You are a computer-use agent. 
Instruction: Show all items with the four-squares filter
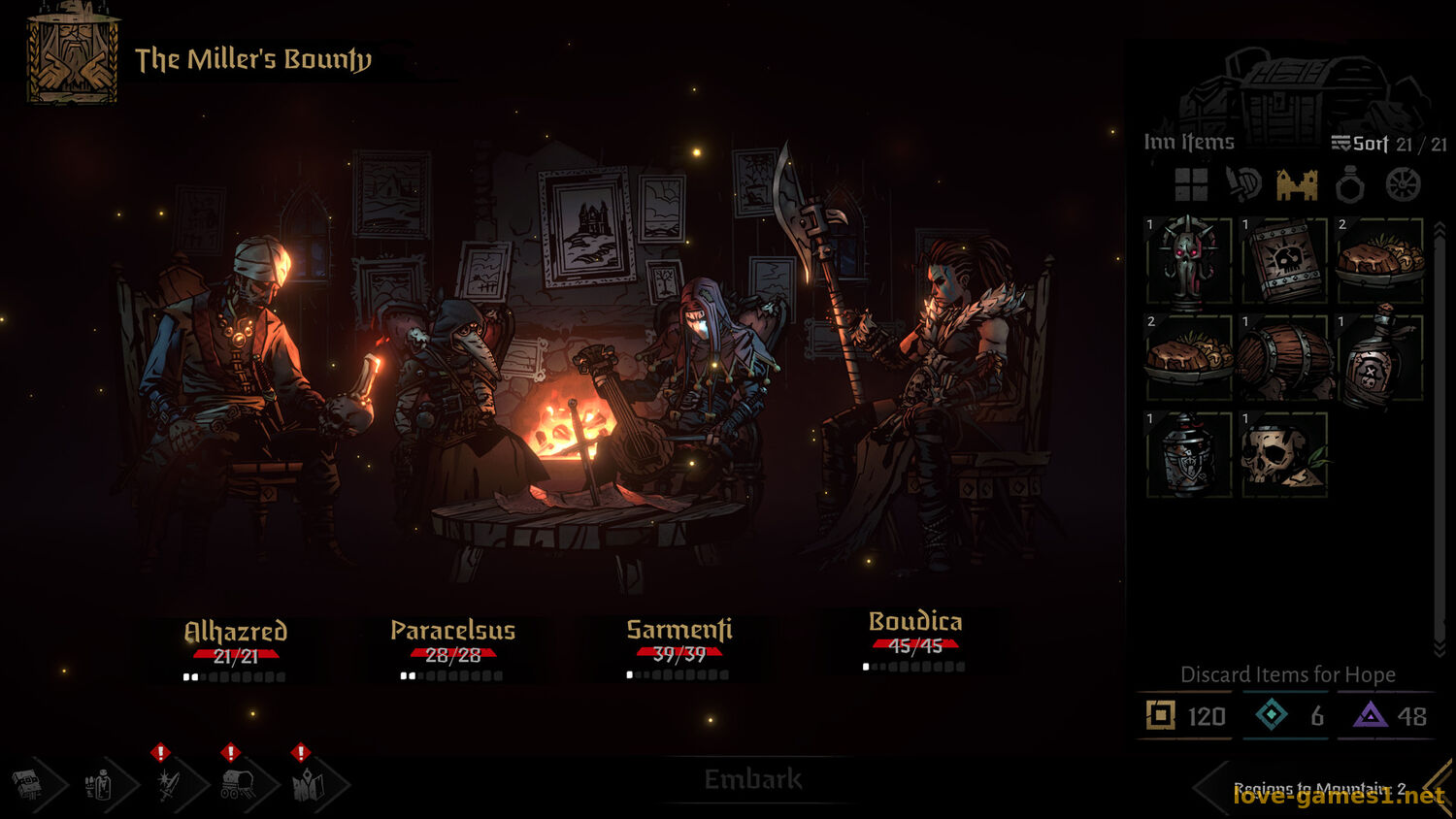click(1191, 184)
